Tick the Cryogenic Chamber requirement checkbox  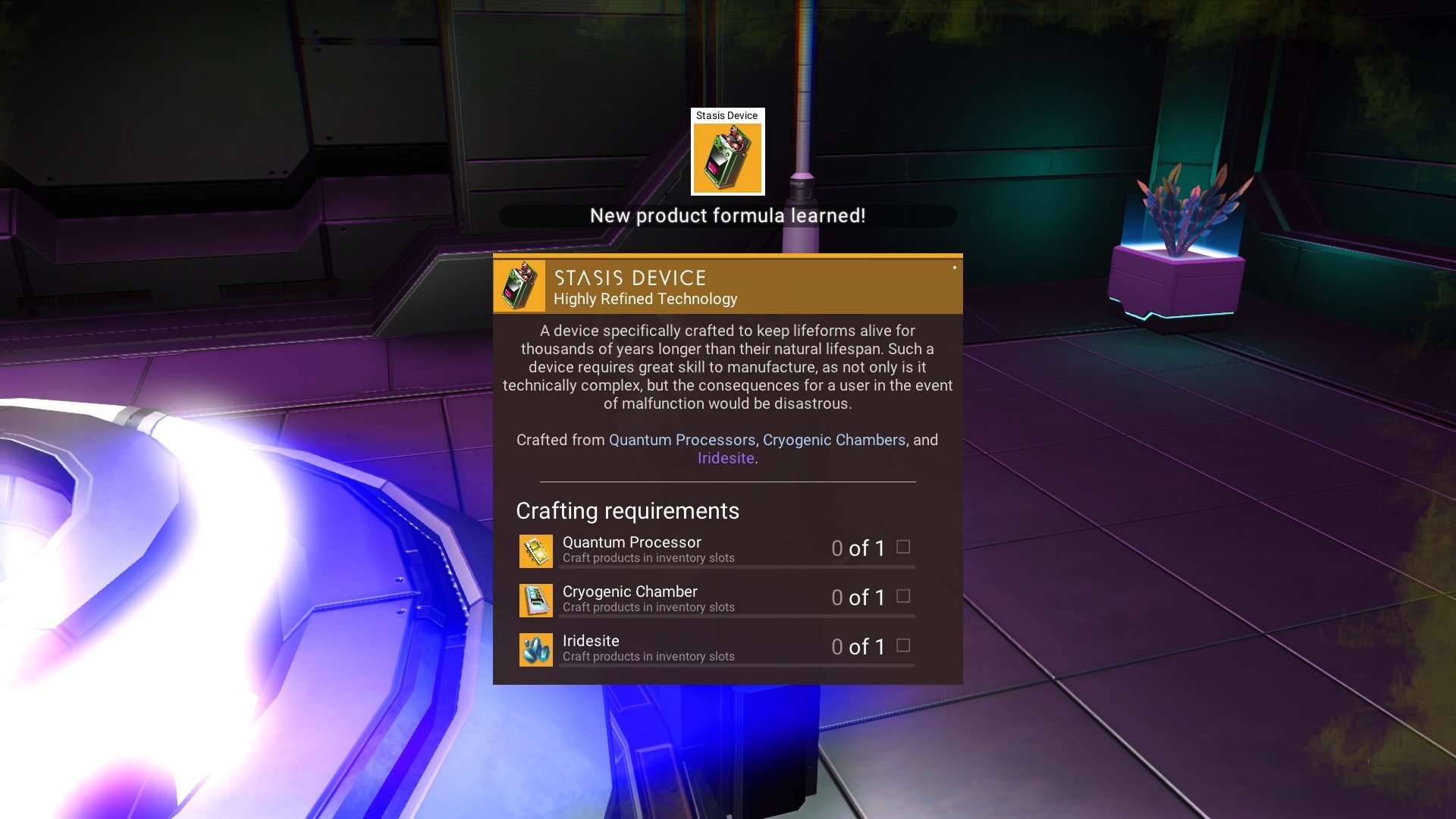pyautogui.click(x=903, y=596)
